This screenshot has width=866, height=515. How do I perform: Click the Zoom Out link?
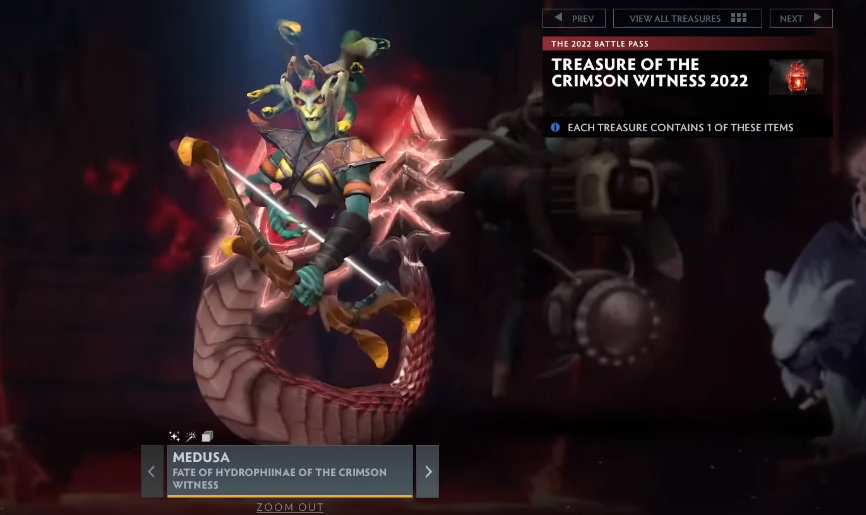(x=290, y=507)
